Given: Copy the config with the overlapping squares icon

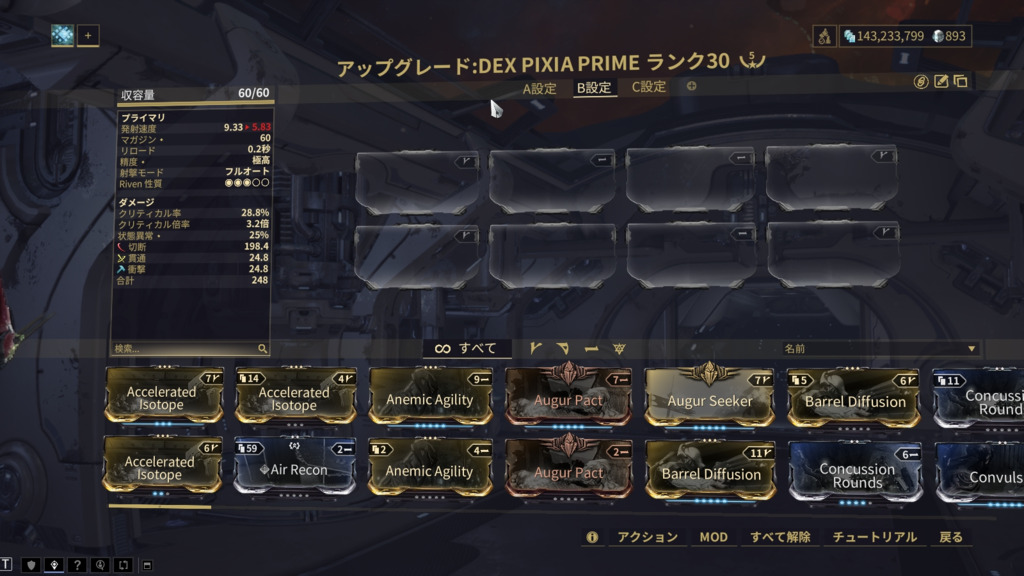Looking at the screenshot, I should tap(960, 82).
